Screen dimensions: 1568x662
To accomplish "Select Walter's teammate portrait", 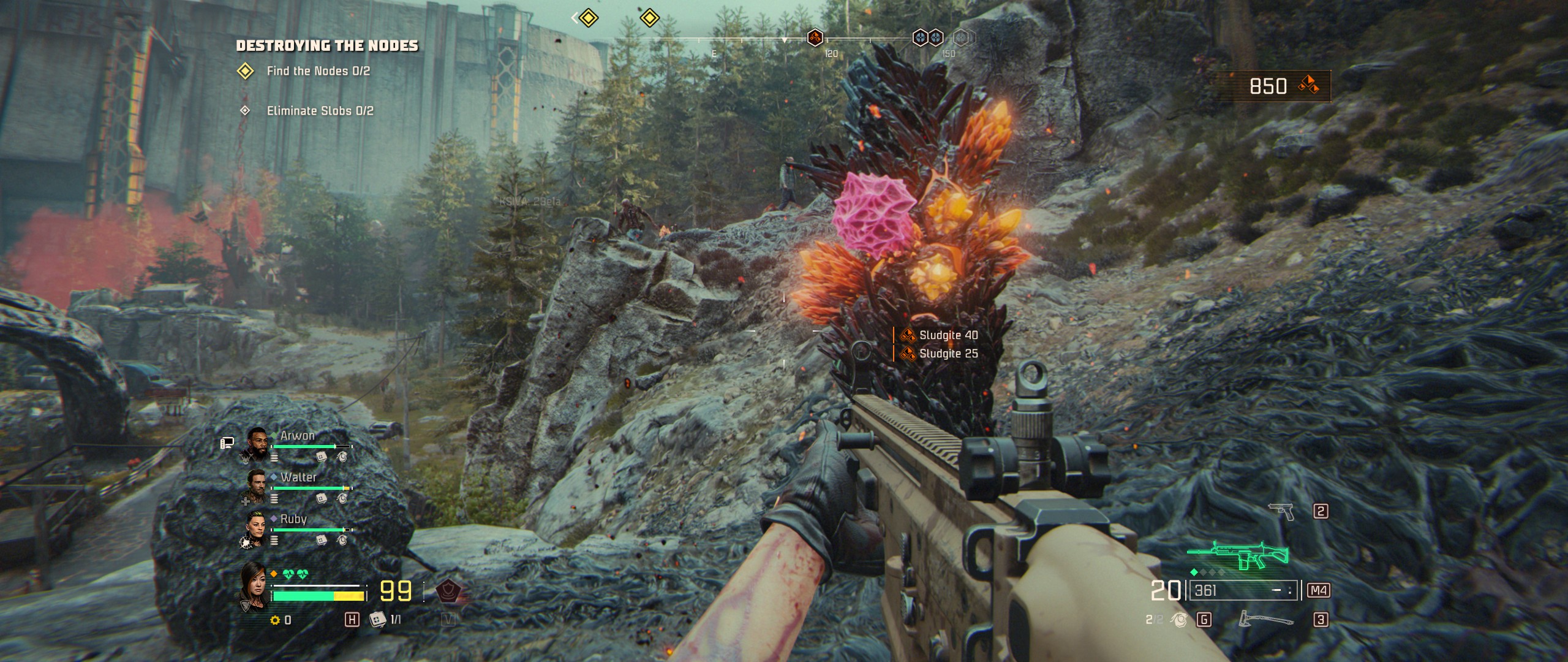I will 255,484.
